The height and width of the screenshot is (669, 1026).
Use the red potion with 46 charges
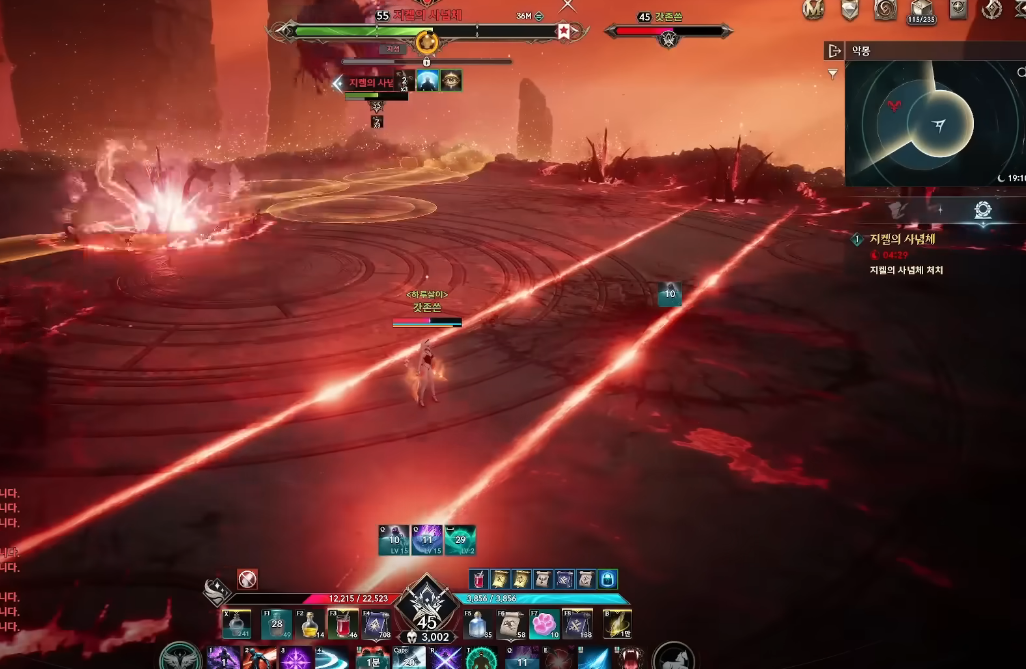tap(343, 625)
